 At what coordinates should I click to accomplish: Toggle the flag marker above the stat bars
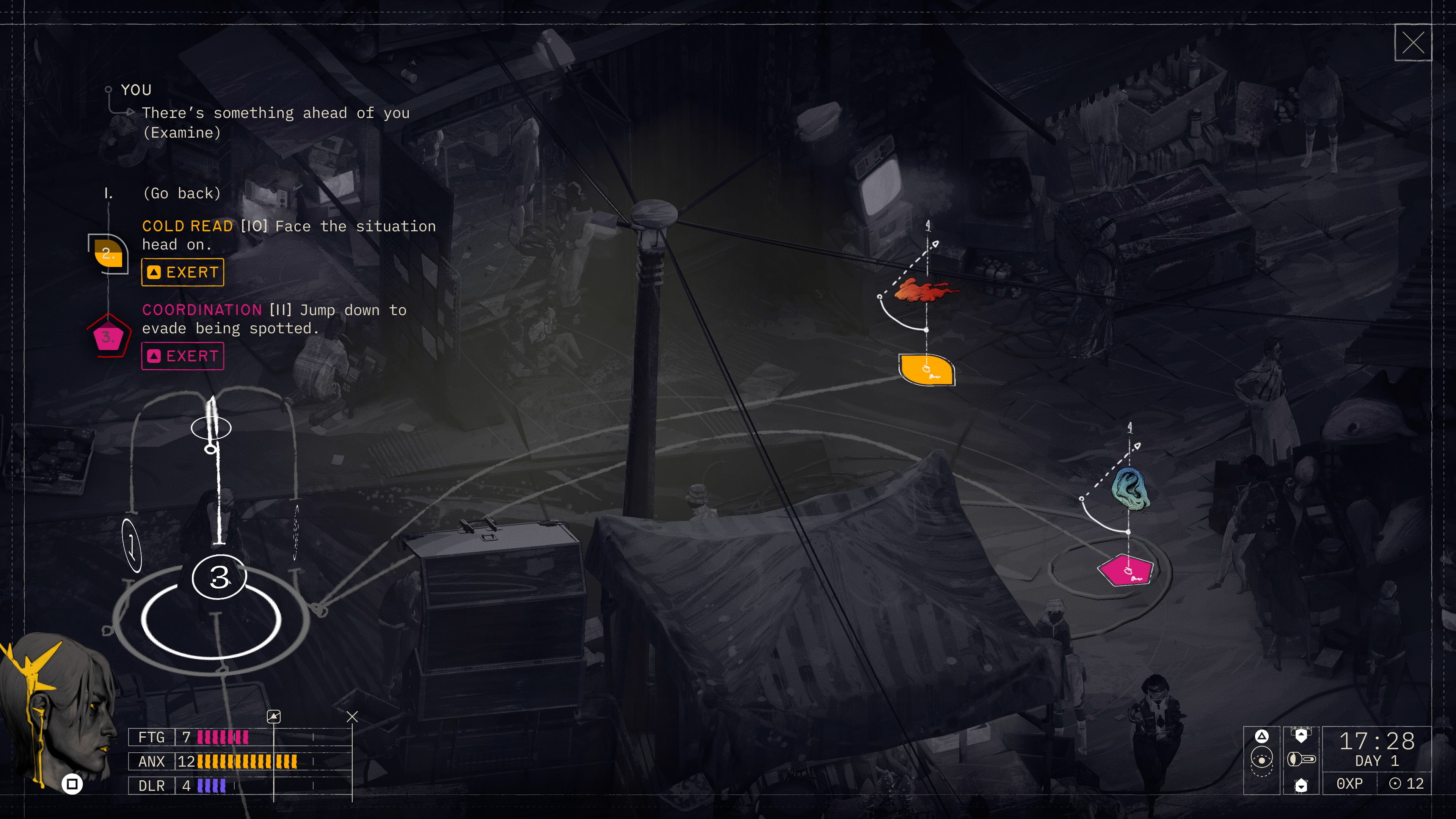tap(274, 716)
